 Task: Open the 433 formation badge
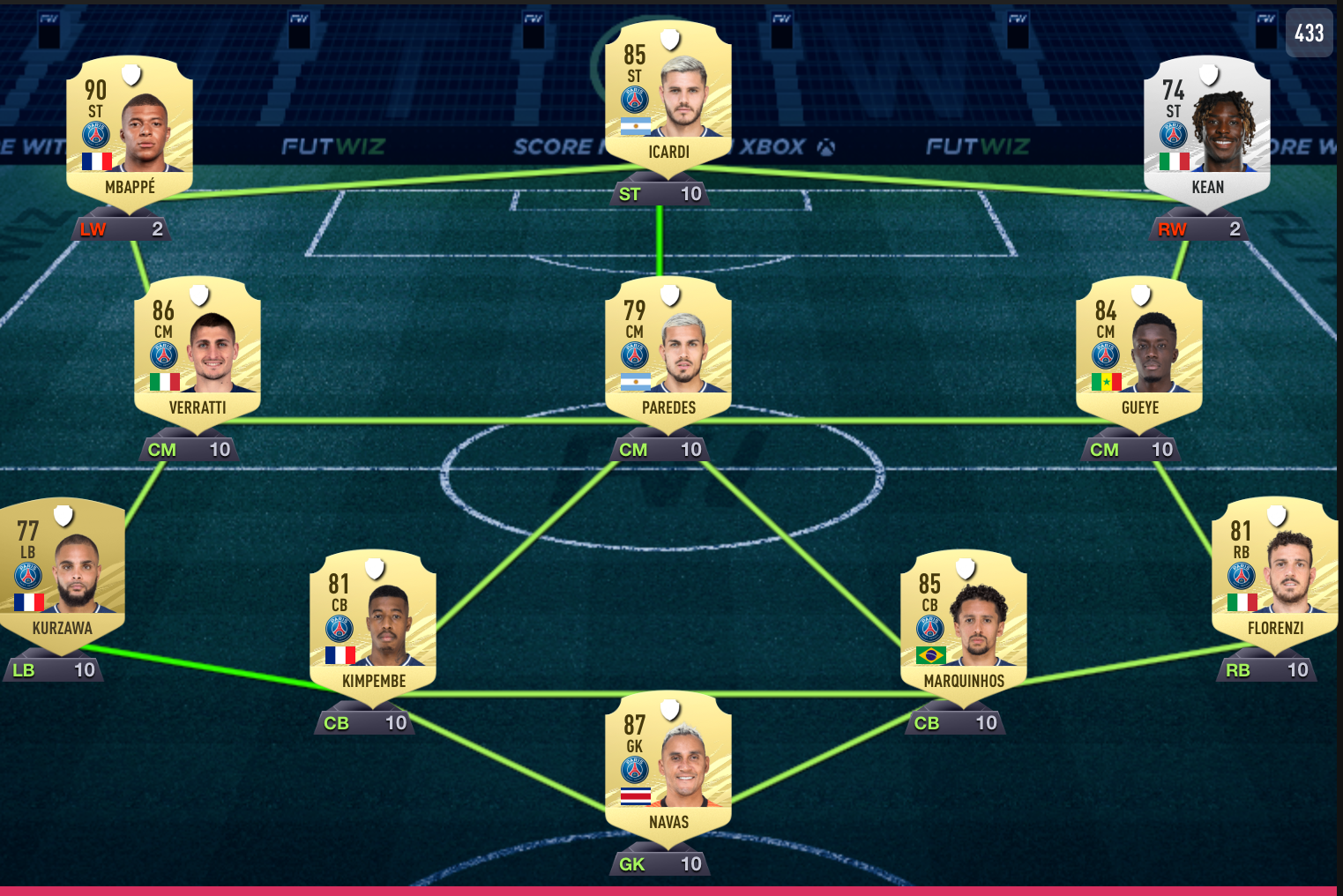point(1309,34)
